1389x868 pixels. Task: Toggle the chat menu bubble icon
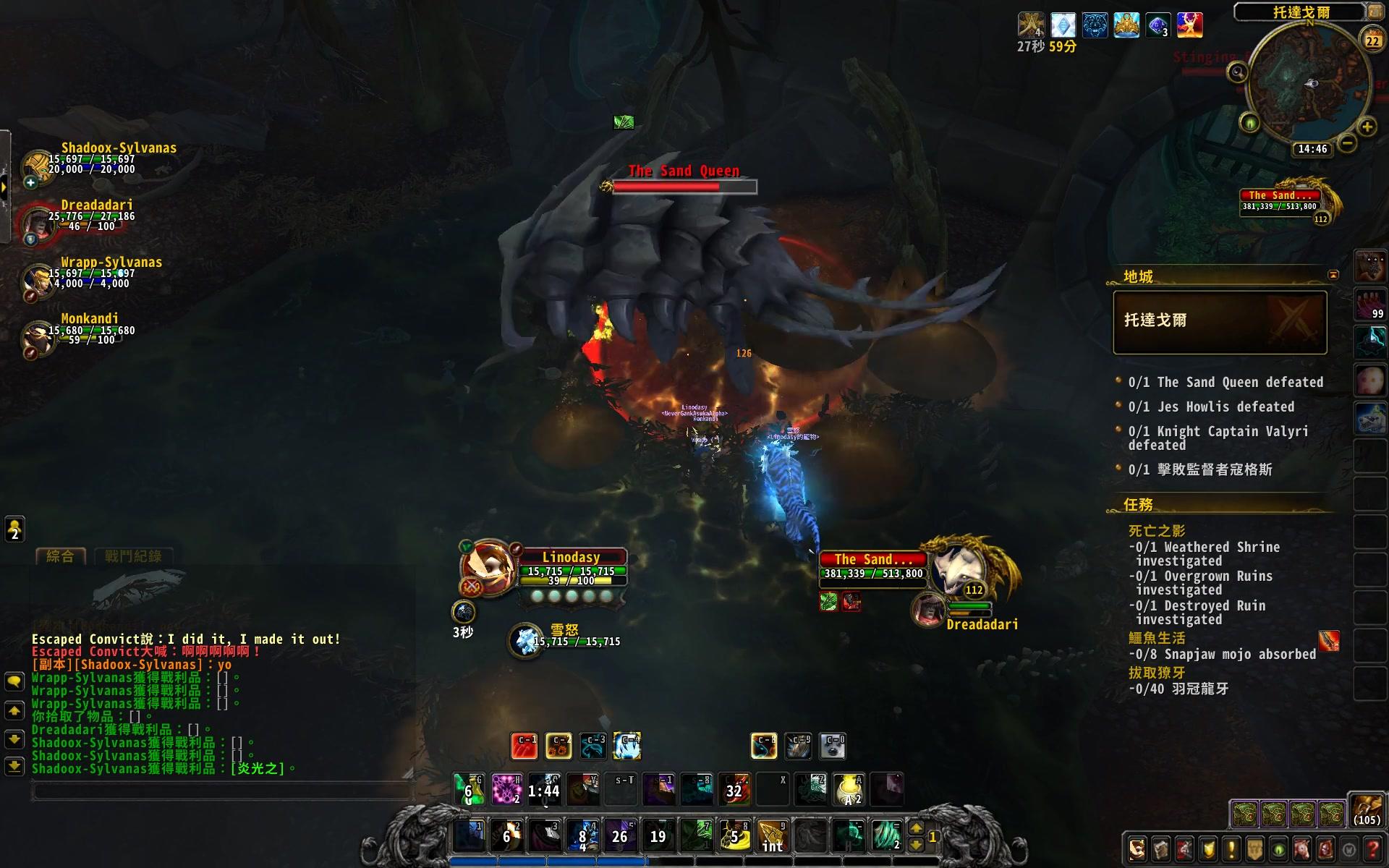click(14, 681)
